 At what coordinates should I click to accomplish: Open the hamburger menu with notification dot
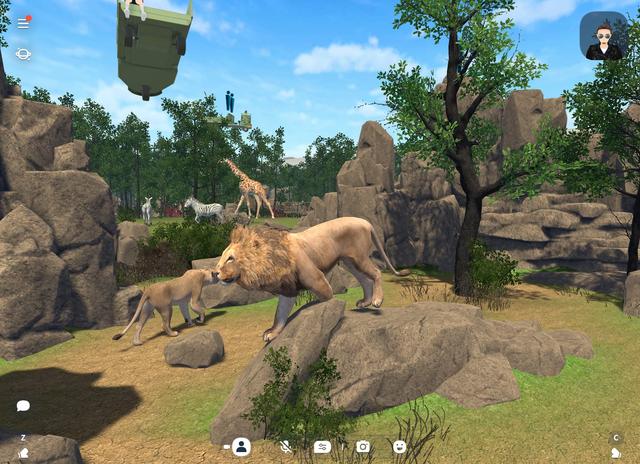pos(23,22)
